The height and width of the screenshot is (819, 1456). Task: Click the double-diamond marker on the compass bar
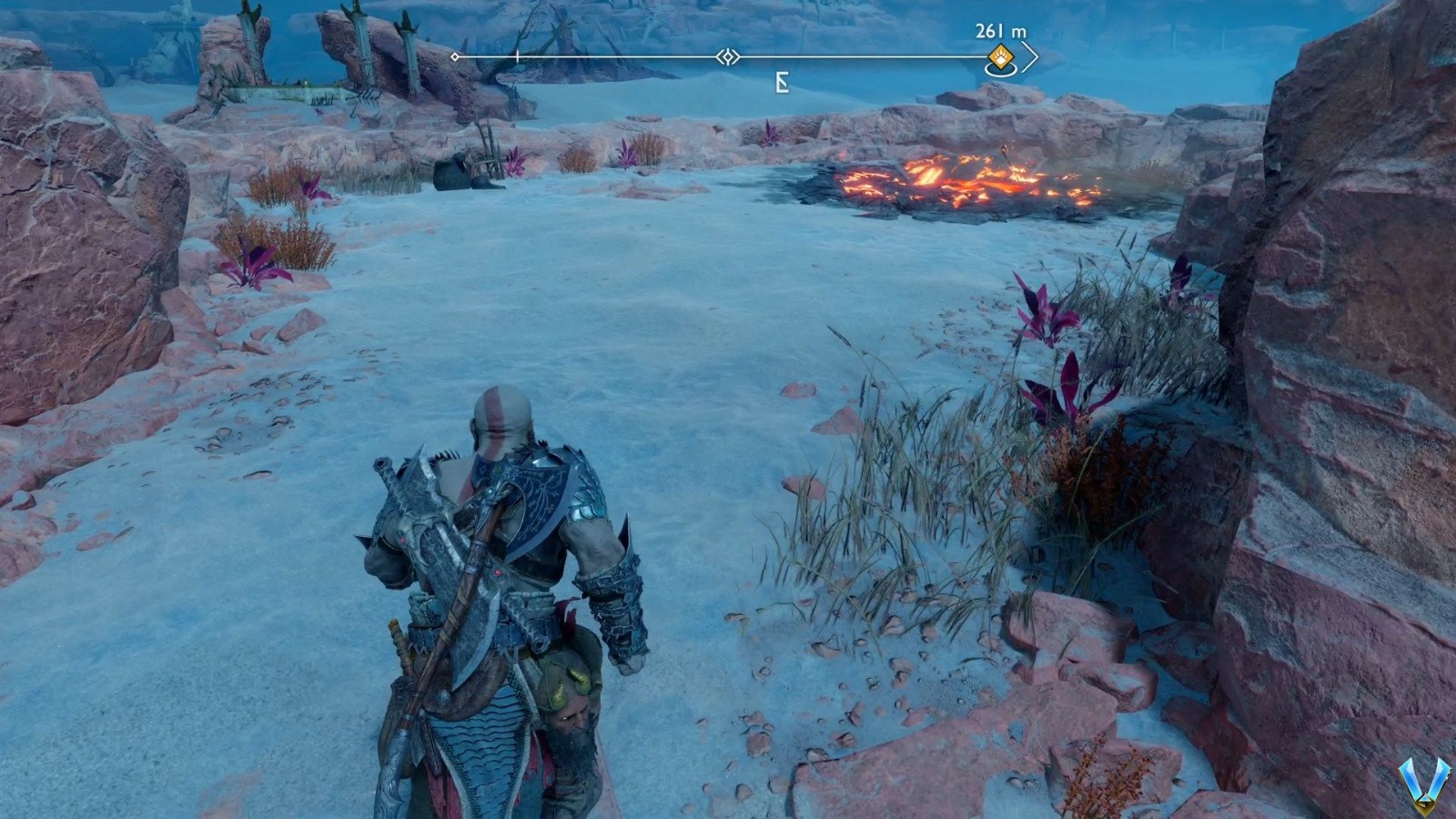(727, 57)
